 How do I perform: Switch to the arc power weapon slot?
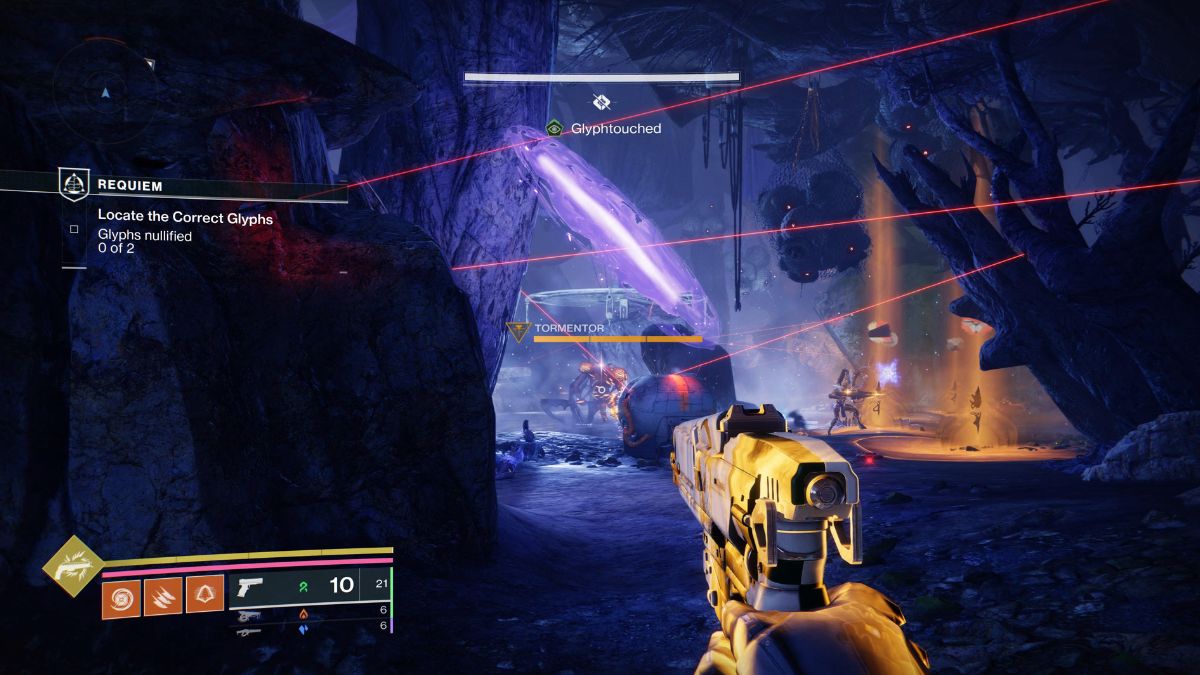point(250,631)
